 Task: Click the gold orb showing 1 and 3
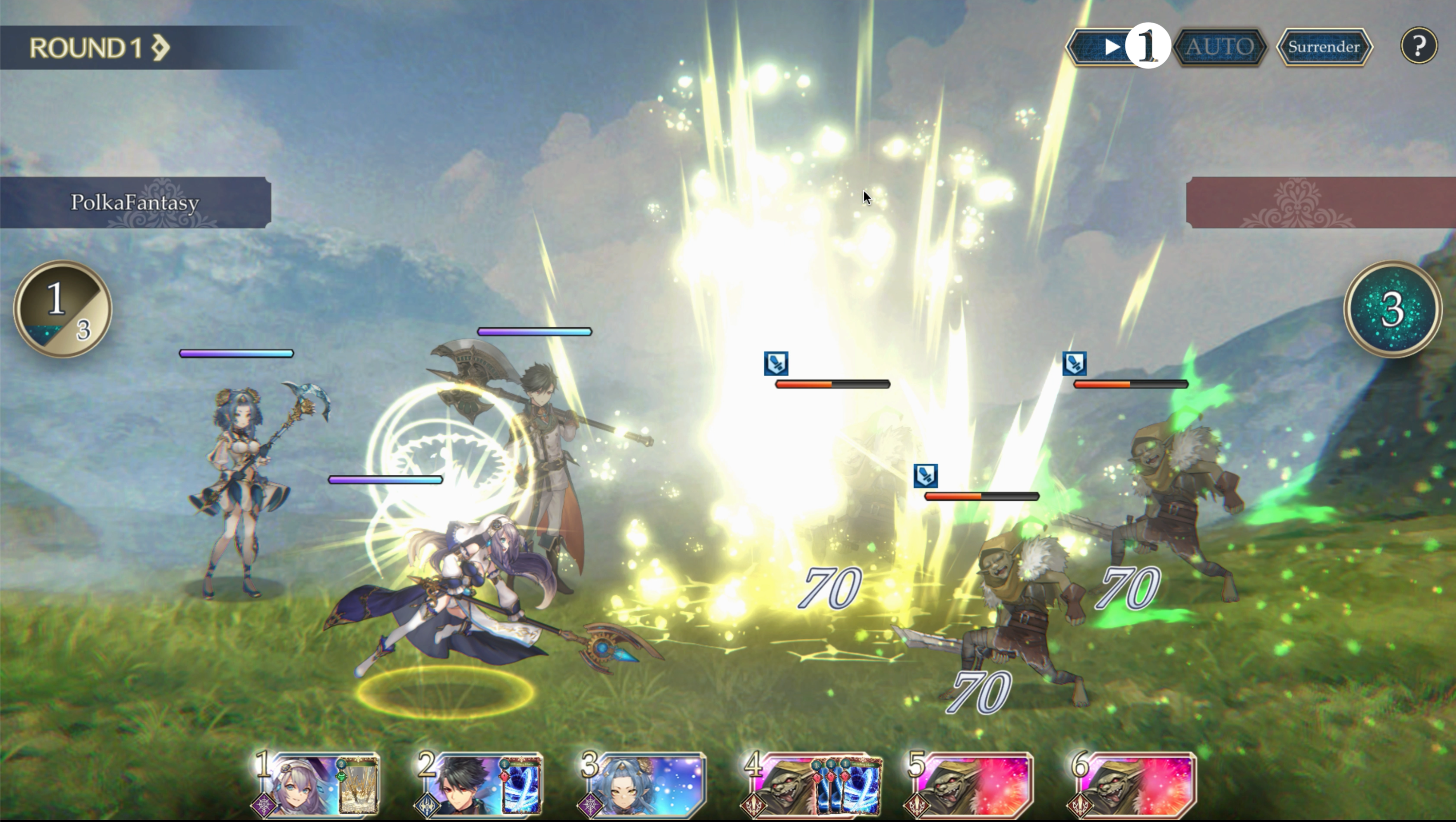pos(62,309)
